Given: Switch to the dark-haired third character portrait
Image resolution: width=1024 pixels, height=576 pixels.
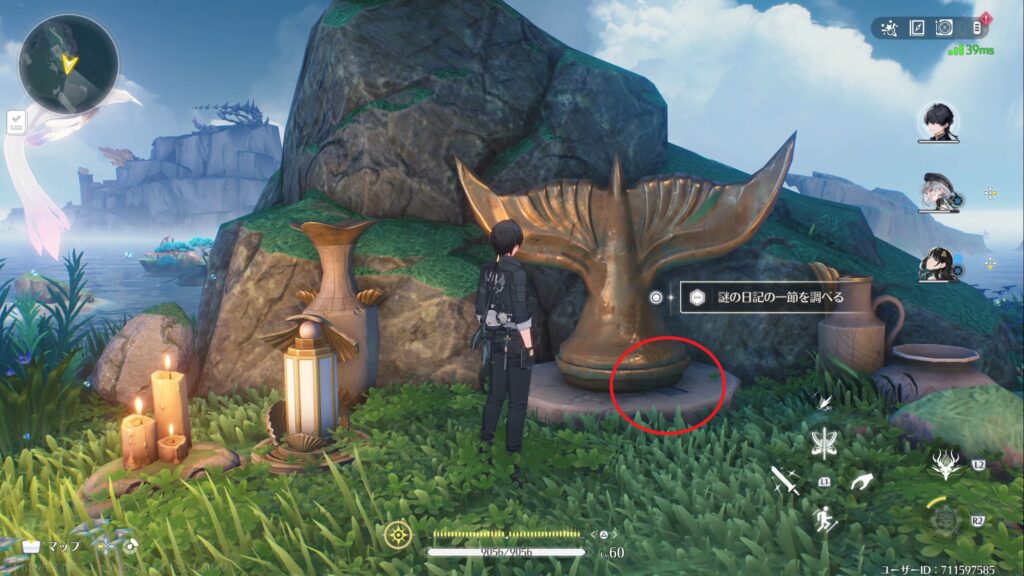Looking at the screenshot, I should point(938,262).
